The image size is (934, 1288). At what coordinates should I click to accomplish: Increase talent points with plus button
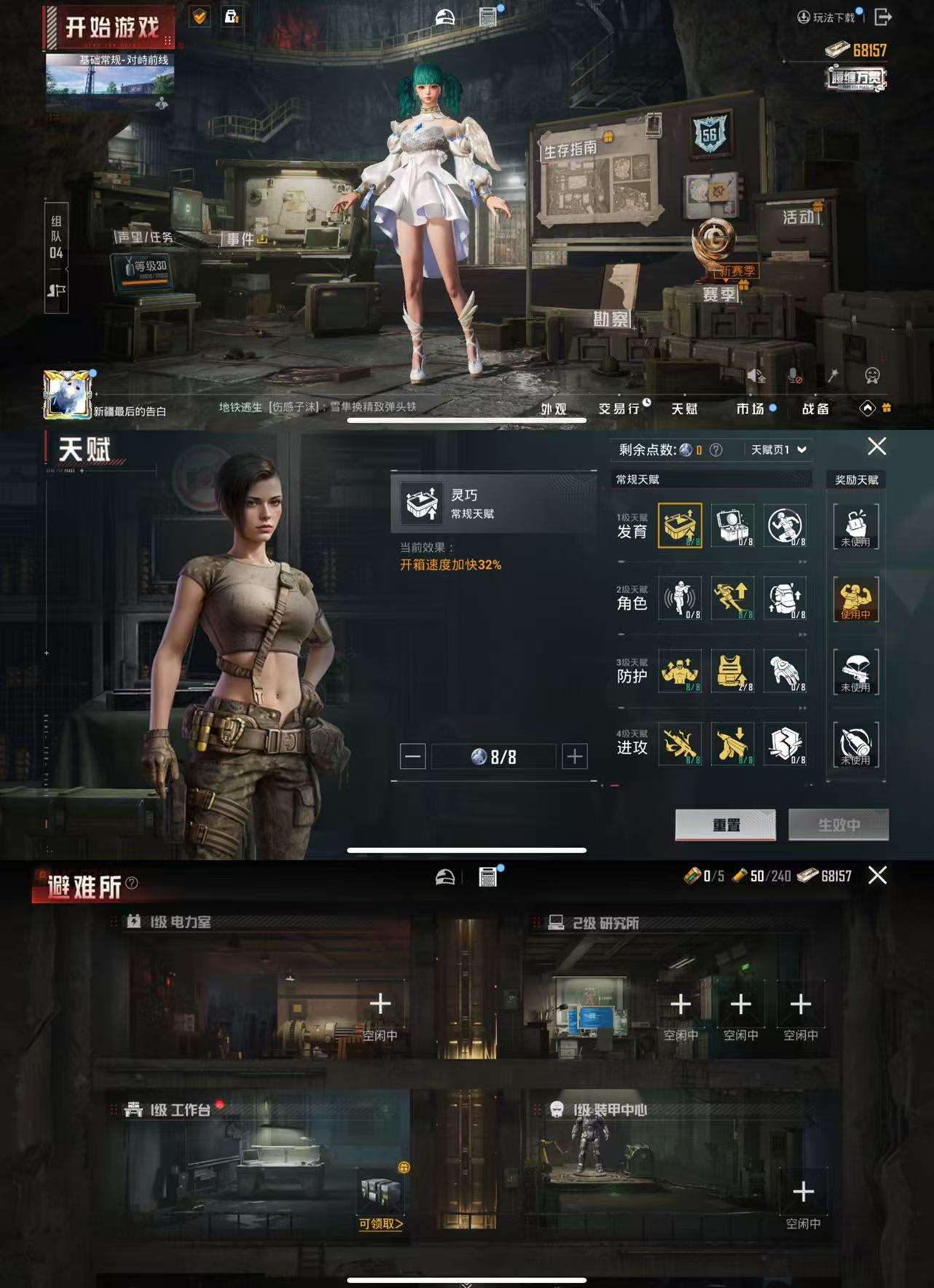click(575, 757)
